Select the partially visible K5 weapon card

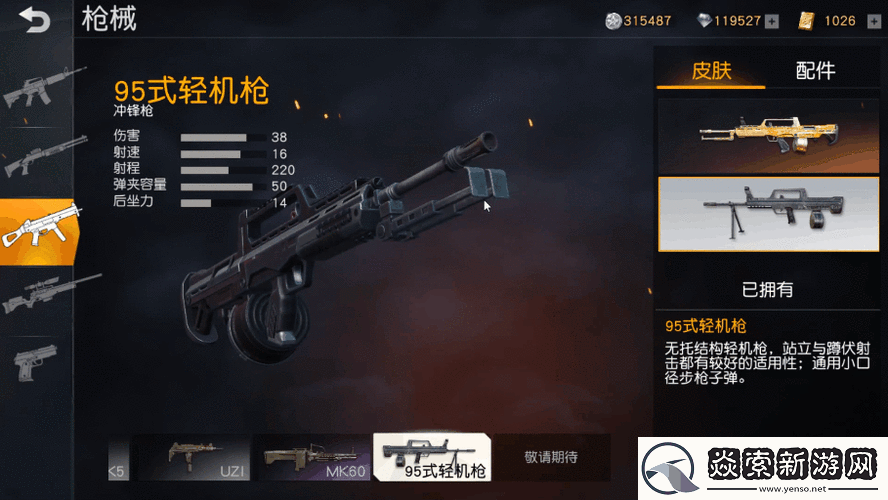point(119,458)
